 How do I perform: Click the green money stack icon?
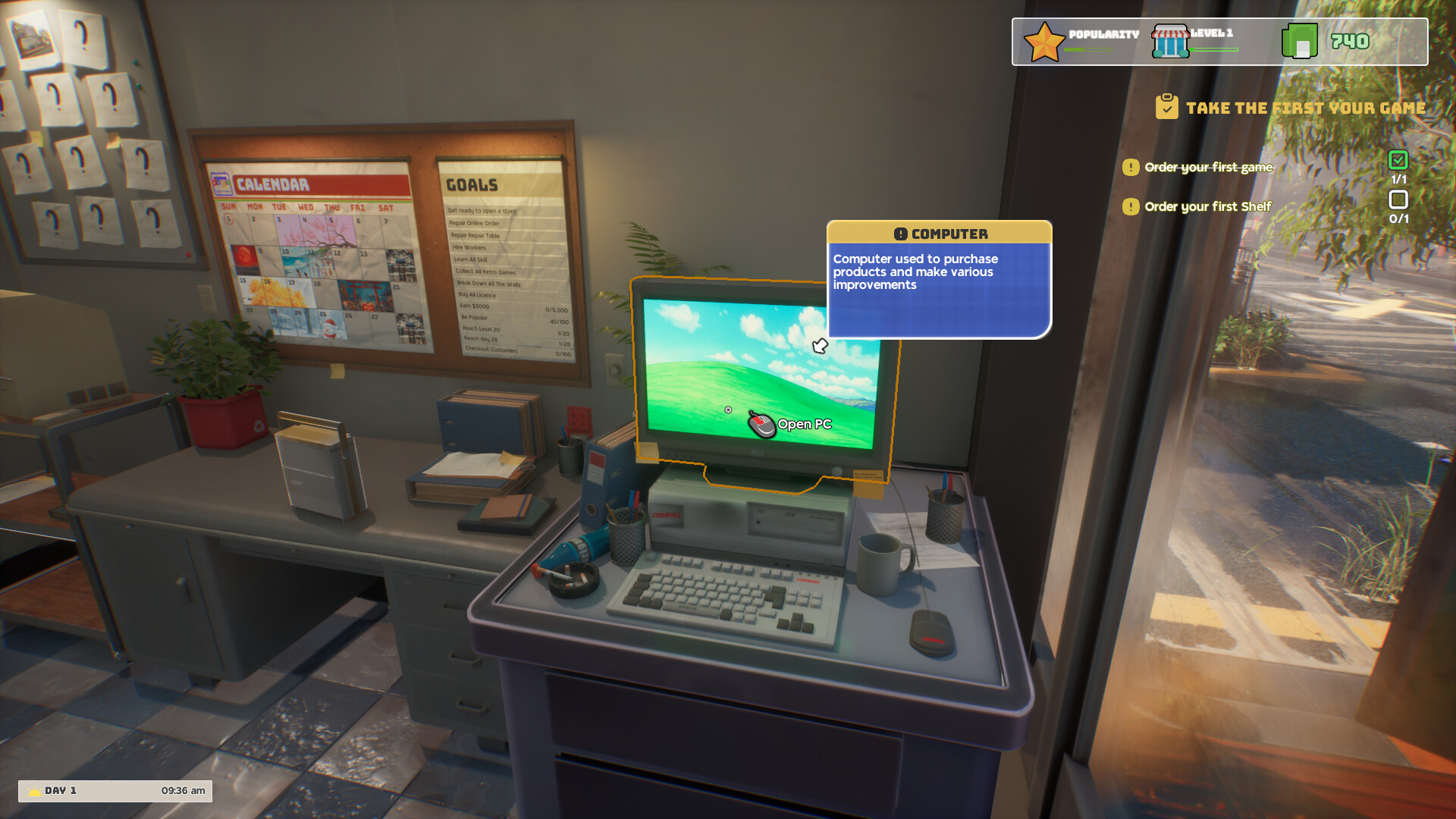[x=1300, y=39]
